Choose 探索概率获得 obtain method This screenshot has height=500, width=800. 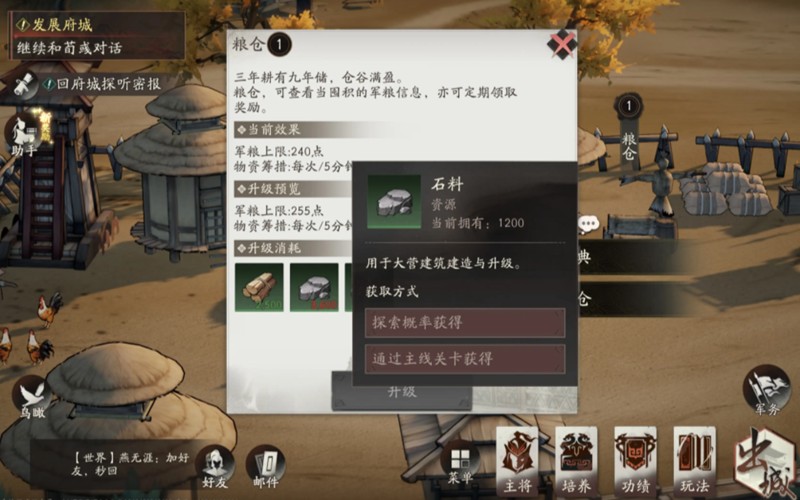465,323
